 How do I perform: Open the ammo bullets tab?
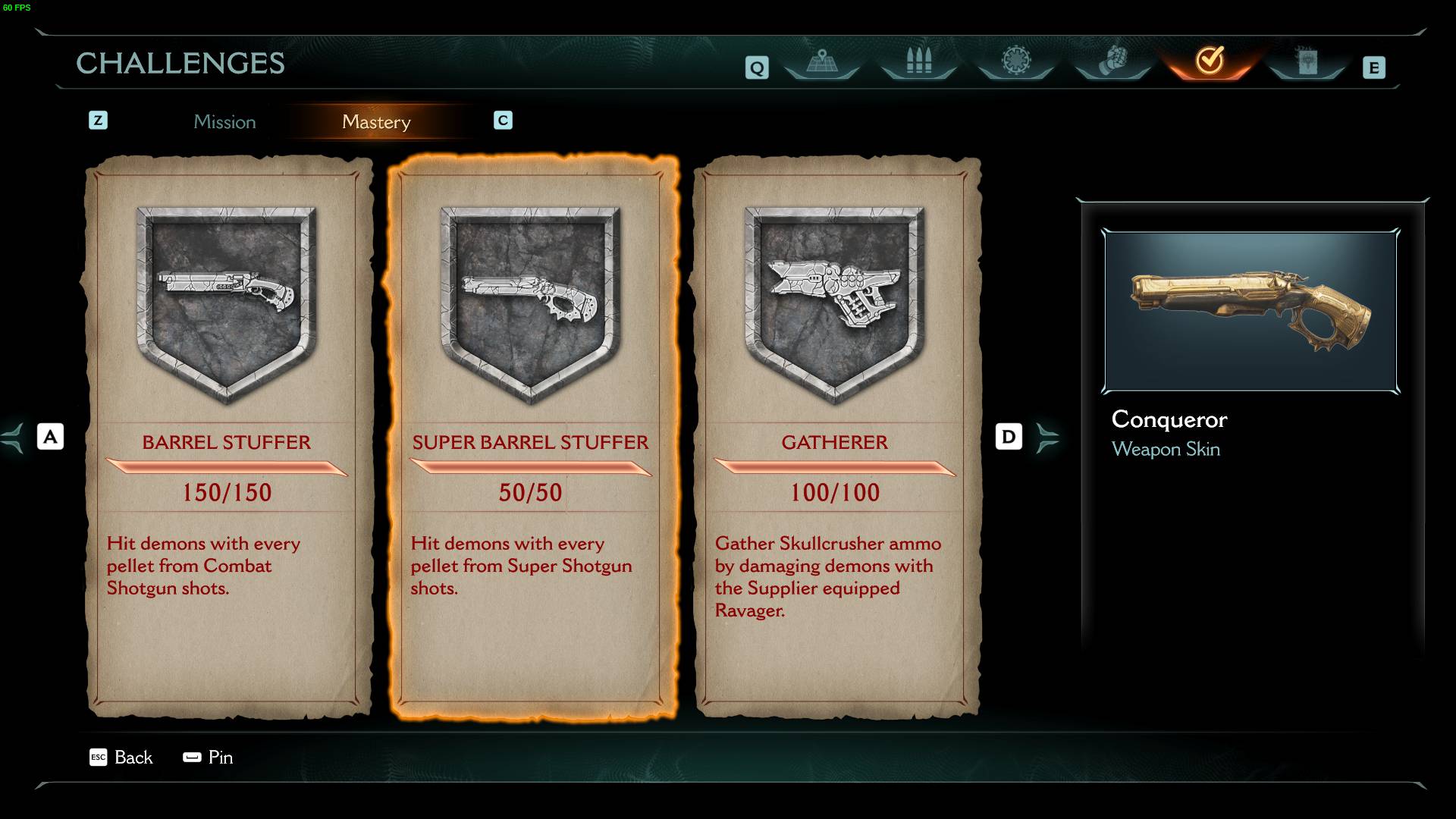pyautogui.click(x=918, y=61)
